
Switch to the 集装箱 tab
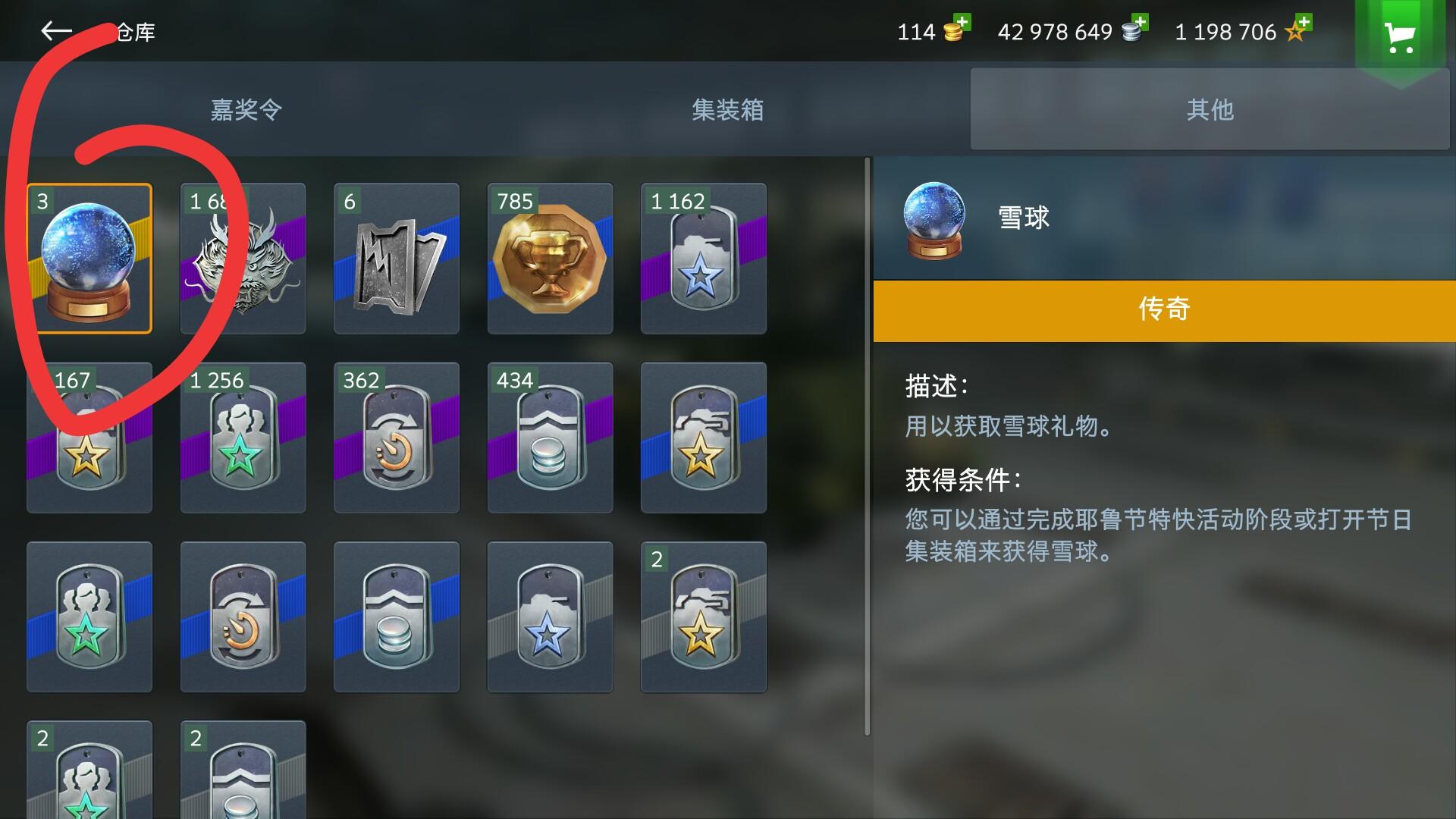tap(726, 110)
